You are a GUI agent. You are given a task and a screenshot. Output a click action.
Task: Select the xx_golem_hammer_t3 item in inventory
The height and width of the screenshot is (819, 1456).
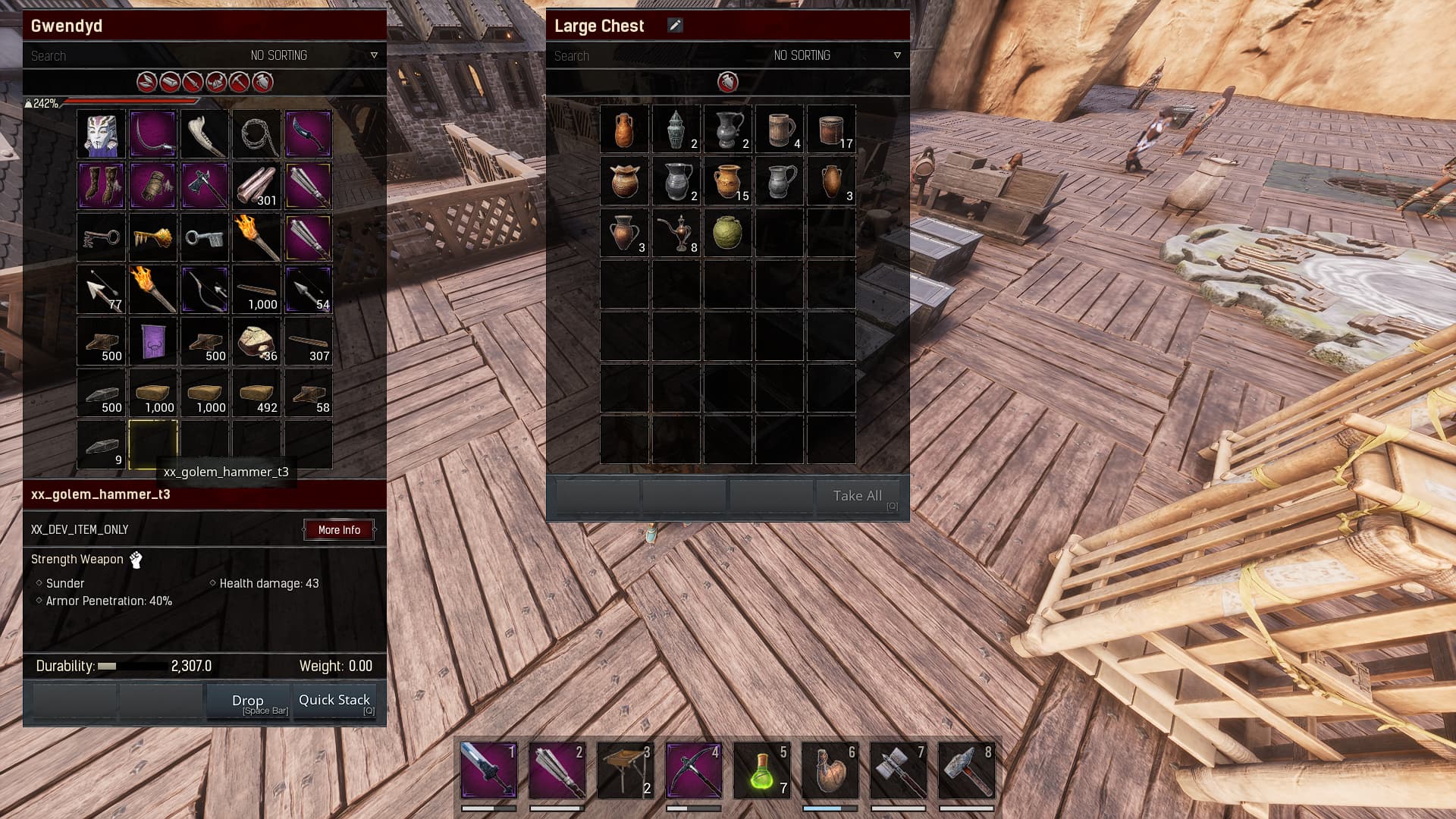152,445
